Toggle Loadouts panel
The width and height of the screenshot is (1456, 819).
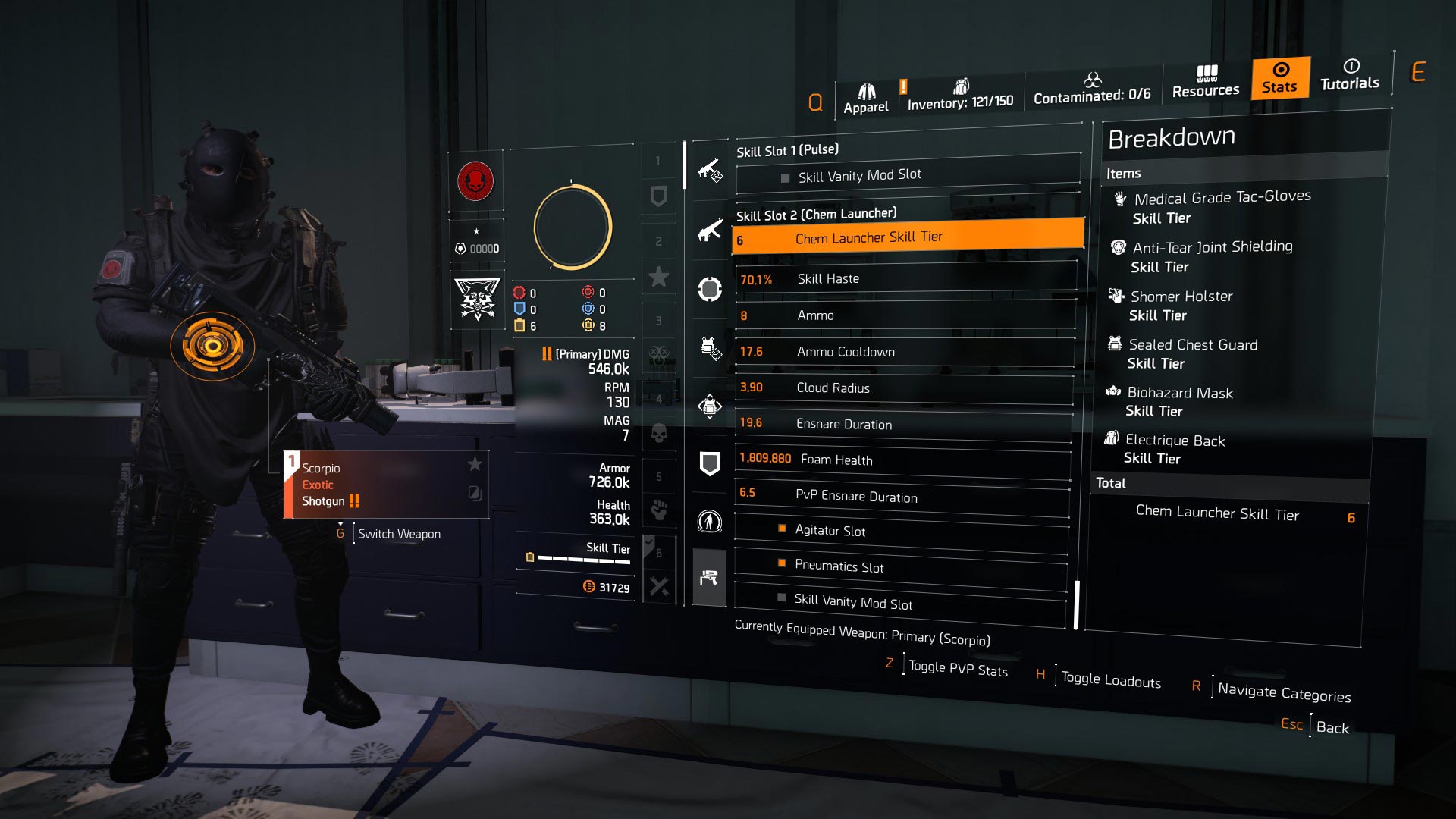[x=1110, y=679]
